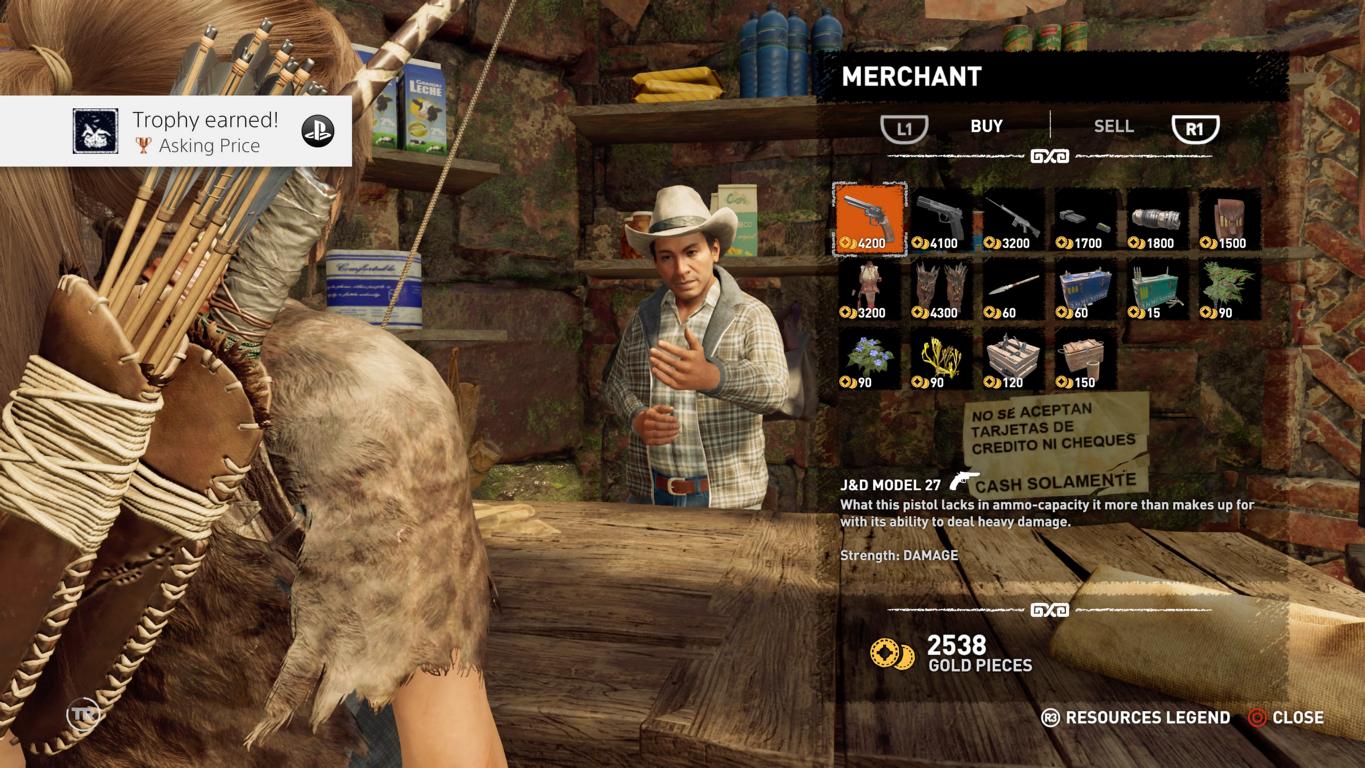Choose the feathered boots priced 4300

coord(942,289)
